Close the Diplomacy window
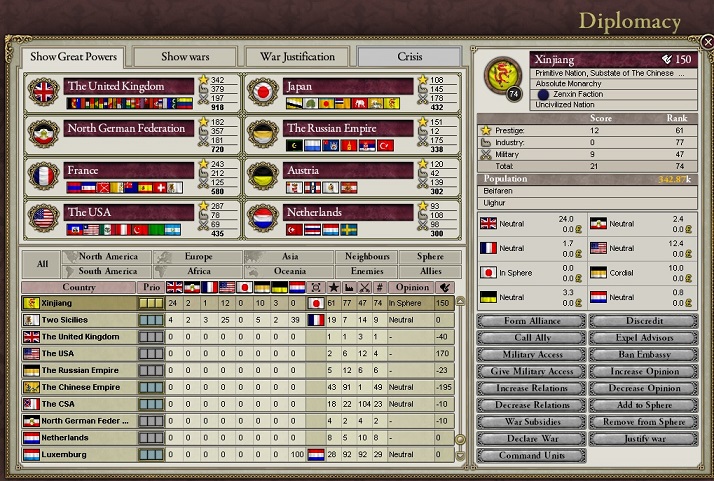714x481 pixels. tap(705, 43)
